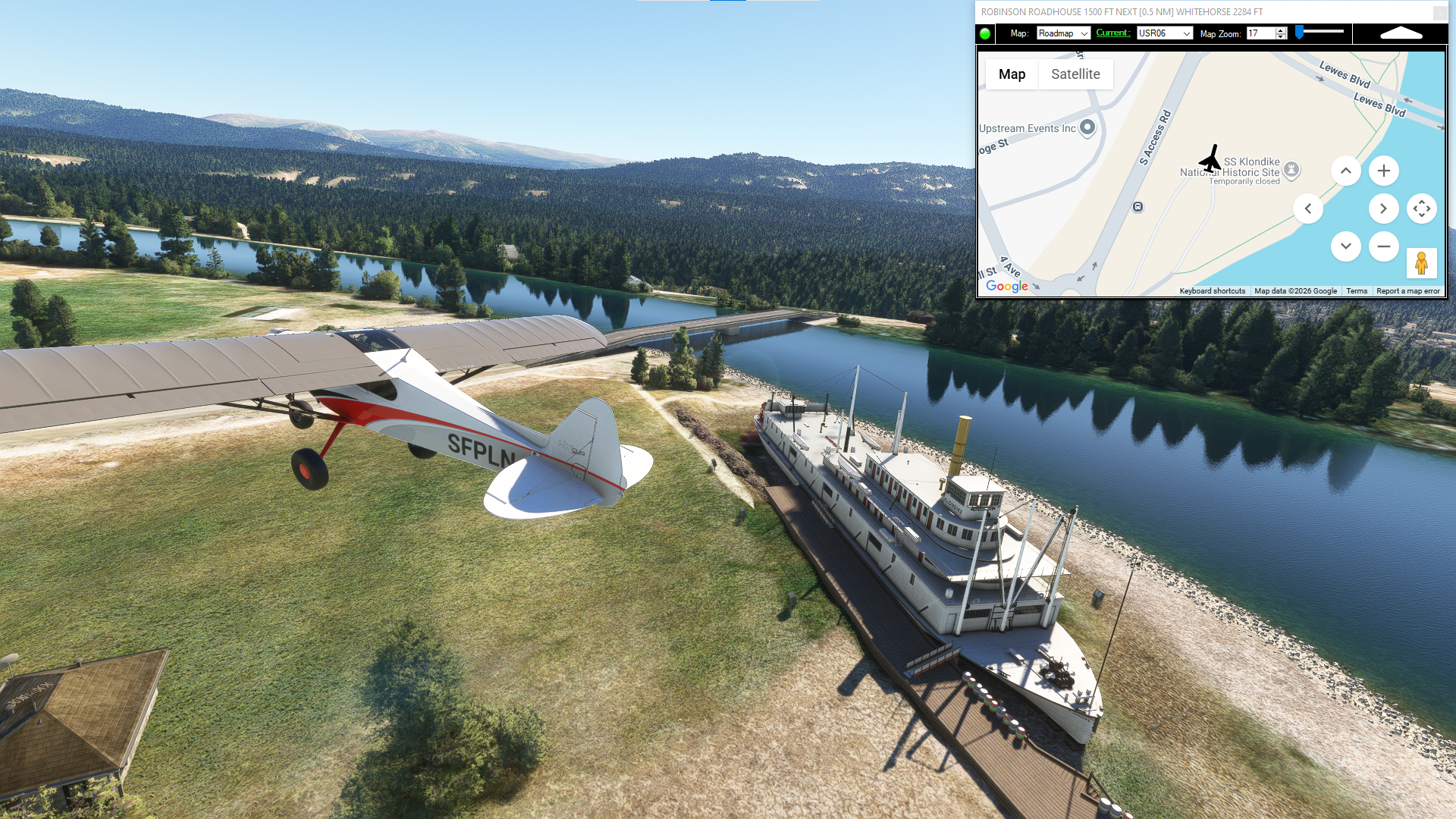Zoom in with the map plus button
1456x819 pixels.
[1383, 171]
